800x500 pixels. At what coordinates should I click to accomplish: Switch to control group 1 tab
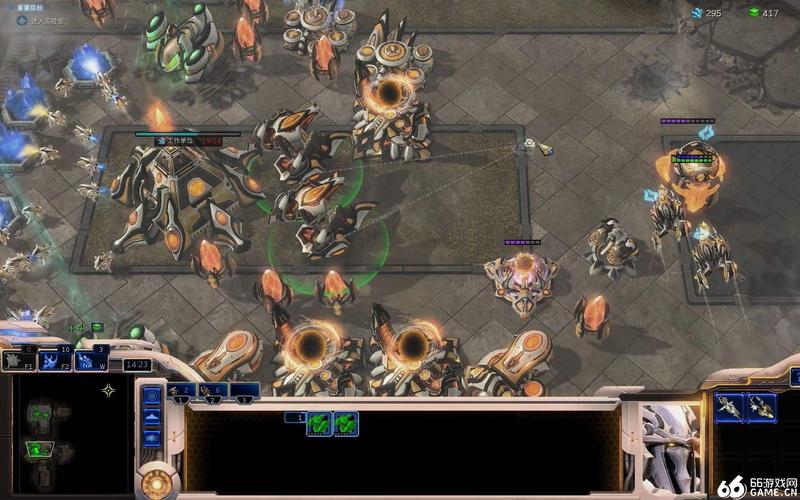pyautogui.click(x=187, y=391)
